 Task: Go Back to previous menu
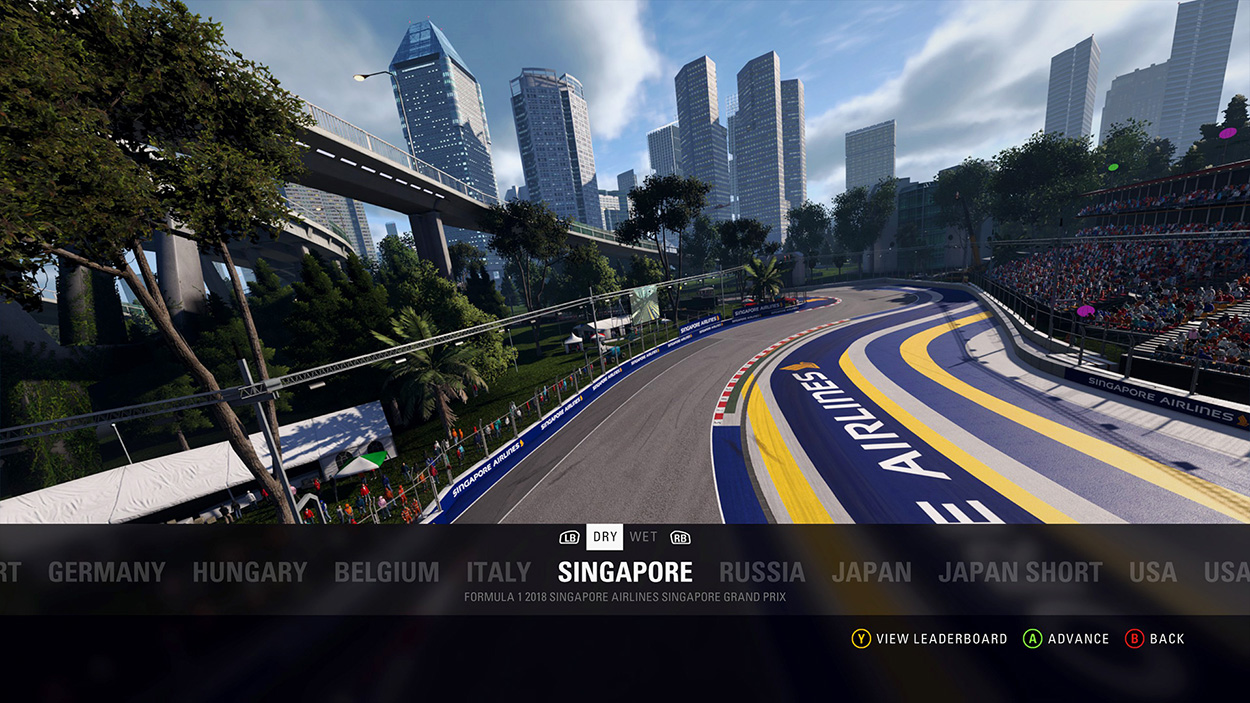pyautogui.click(x=1155, y=639)
